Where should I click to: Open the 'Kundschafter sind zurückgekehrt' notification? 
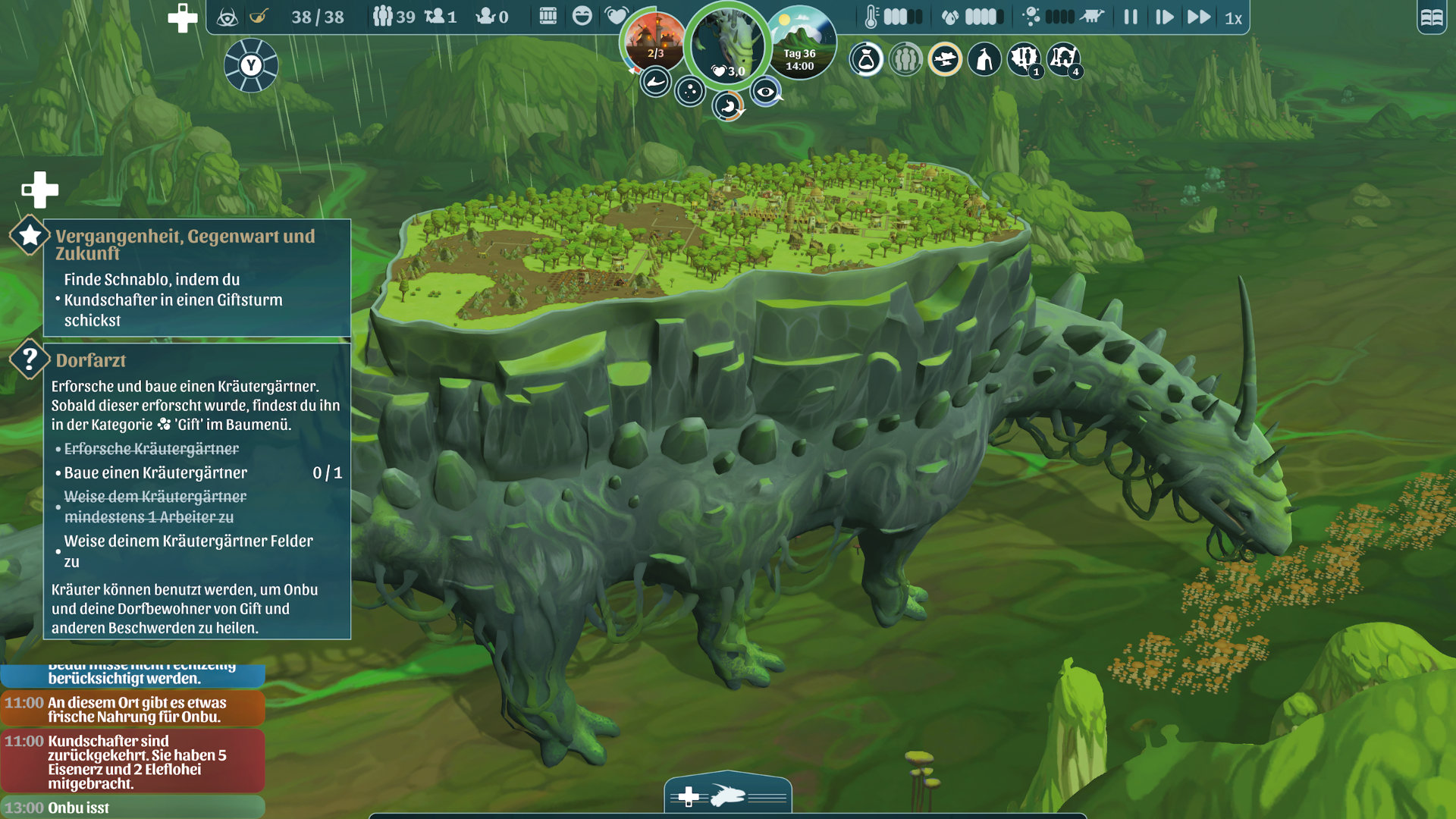133,761
